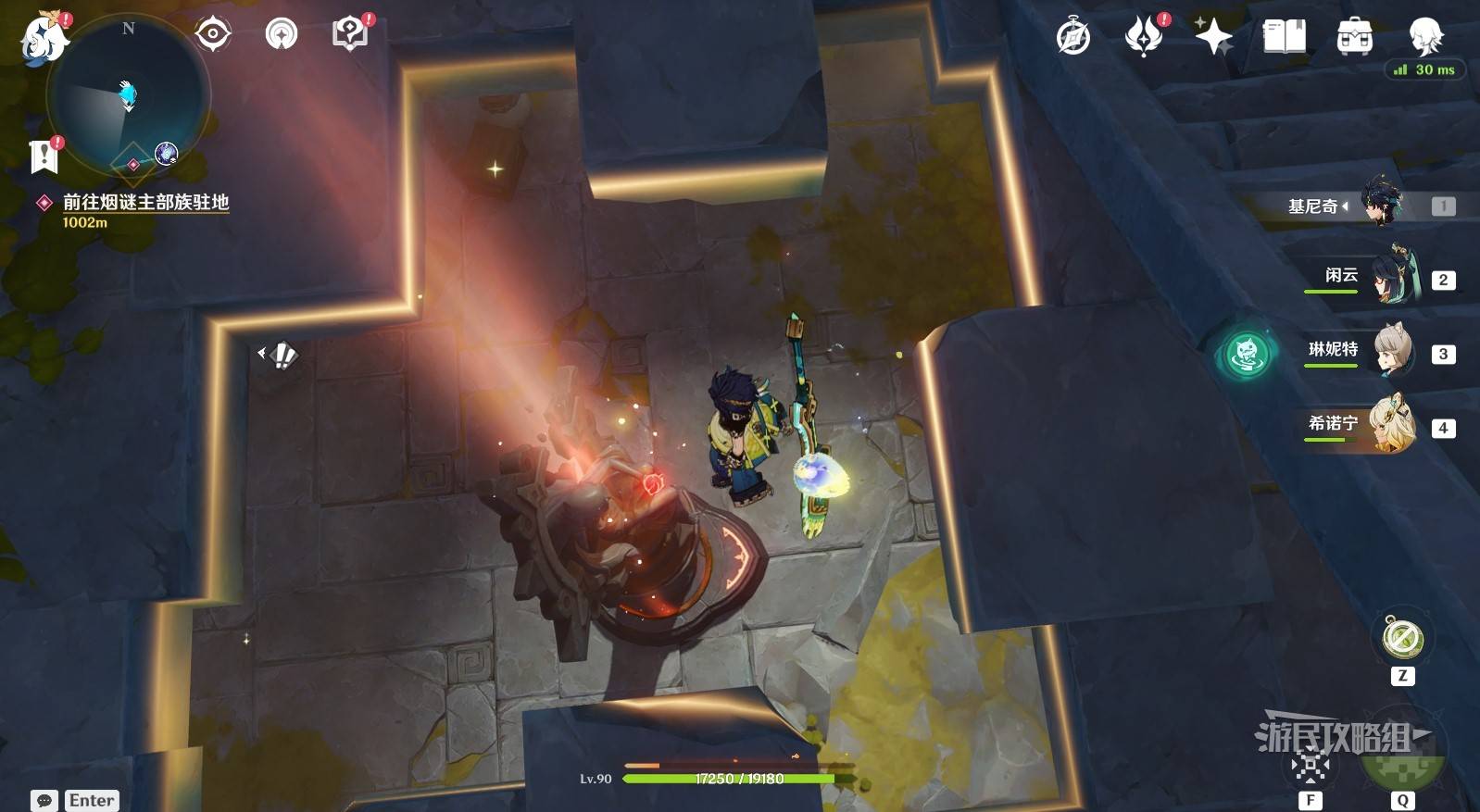Screen dimensions: 1480x812
Task: Click the green teal cat skill badge
Action: pos(1246,353)
